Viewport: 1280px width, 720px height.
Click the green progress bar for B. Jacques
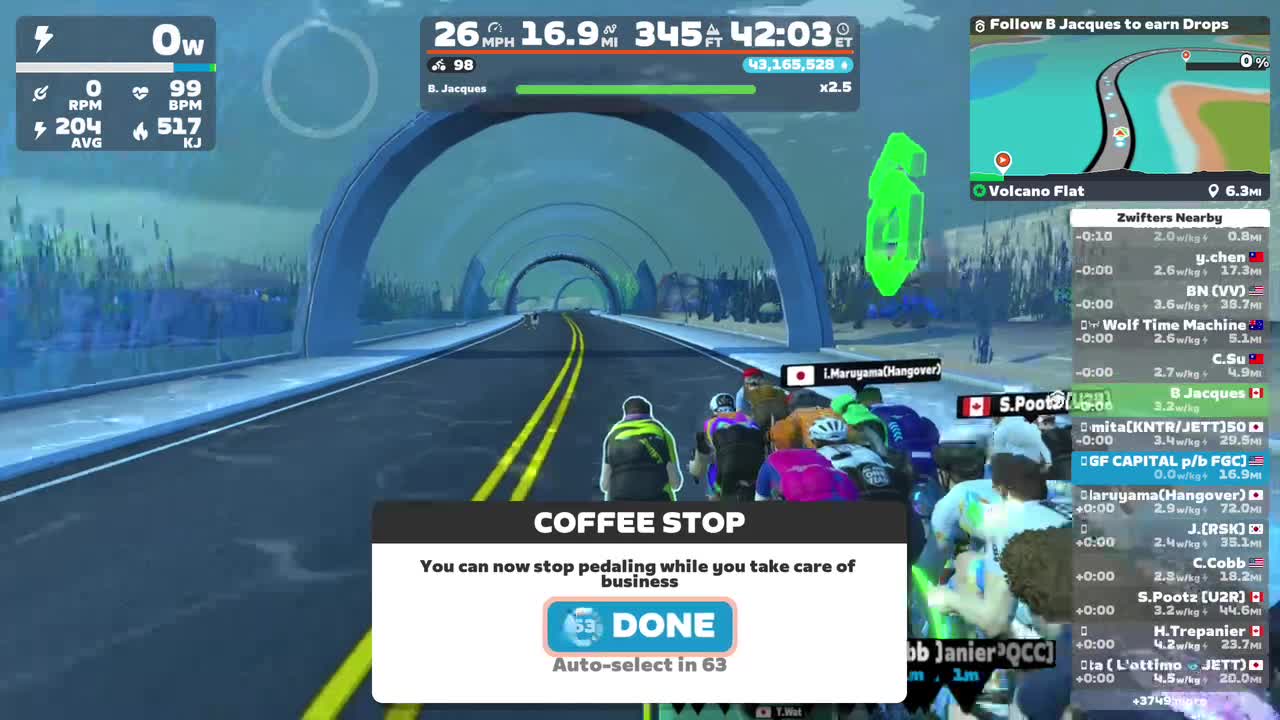pyautogui.click(x=635, y=89)
